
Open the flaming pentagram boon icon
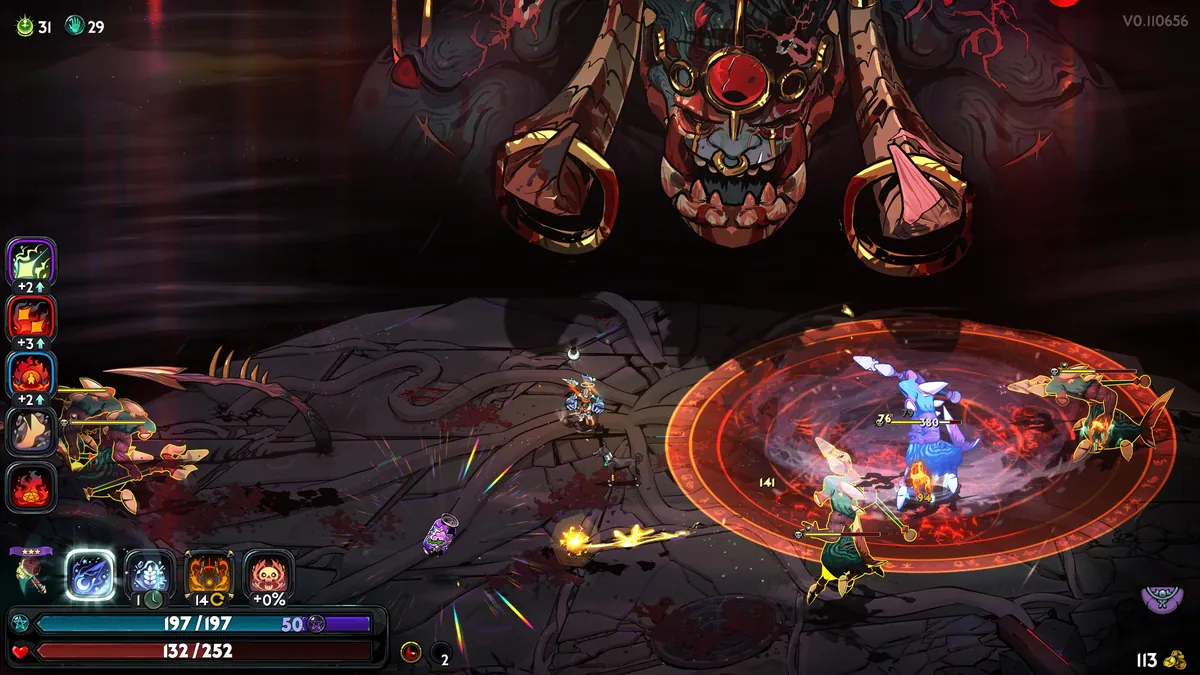coord(31,488)
